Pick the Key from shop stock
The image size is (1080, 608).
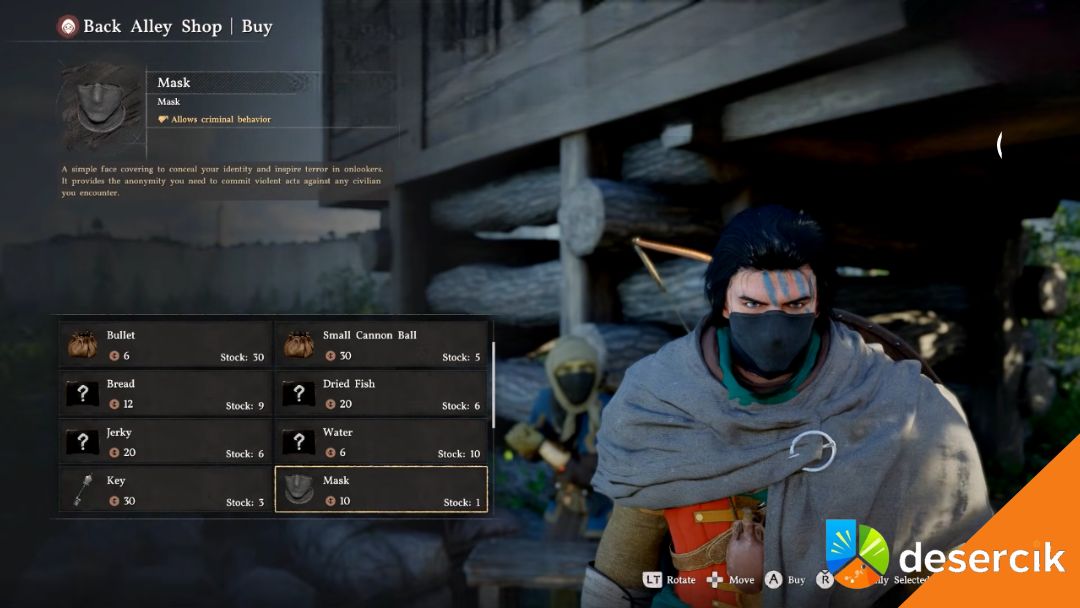coord(165,490)
